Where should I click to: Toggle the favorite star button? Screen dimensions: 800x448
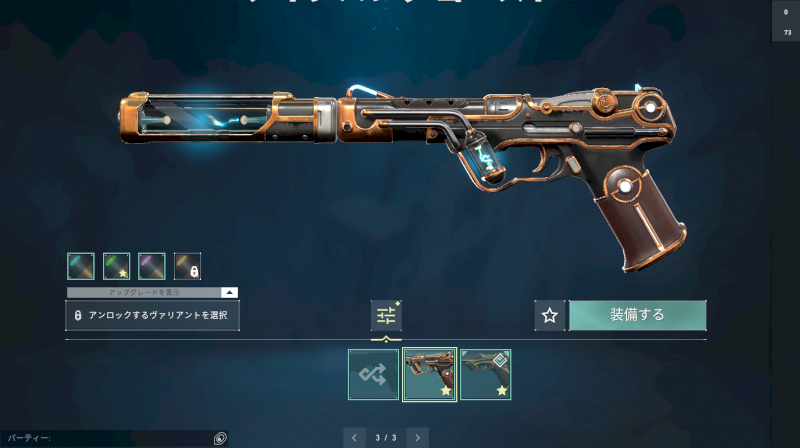tap(549, 315)
